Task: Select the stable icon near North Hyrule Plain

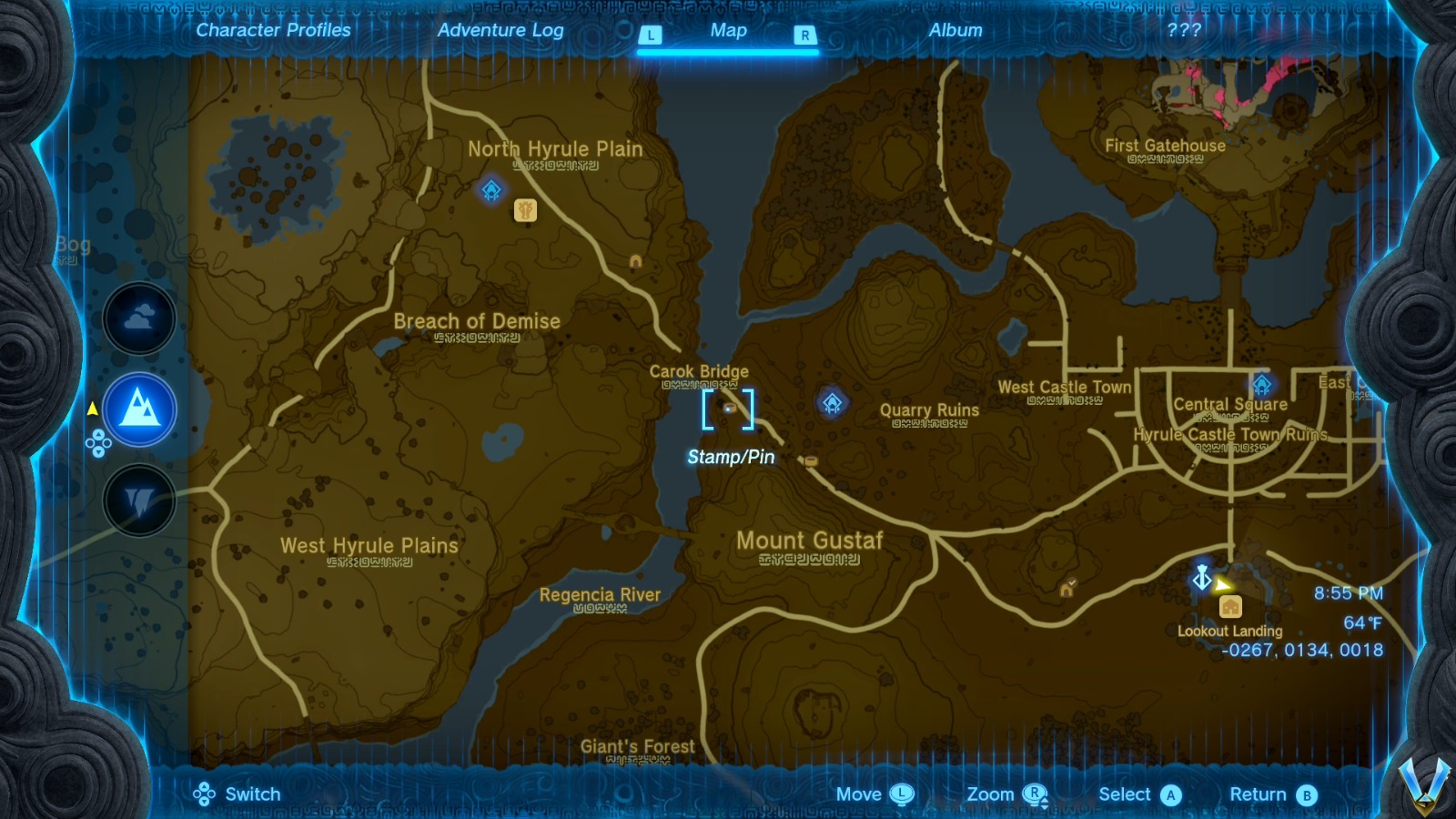Action: (525, 209)
